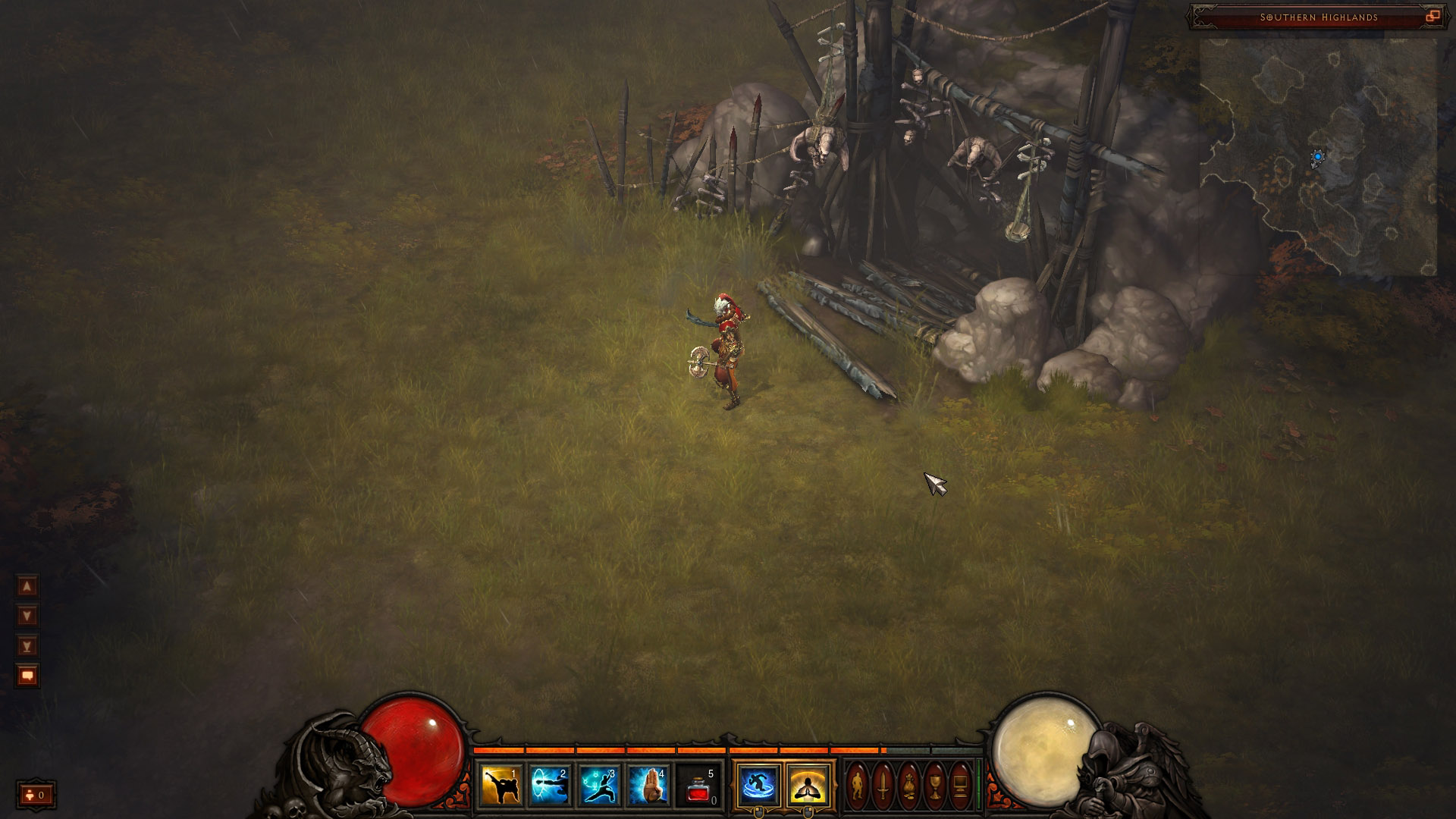
Task: Select the golden meditating figure mouse skill
Action: tap(808, 785)
